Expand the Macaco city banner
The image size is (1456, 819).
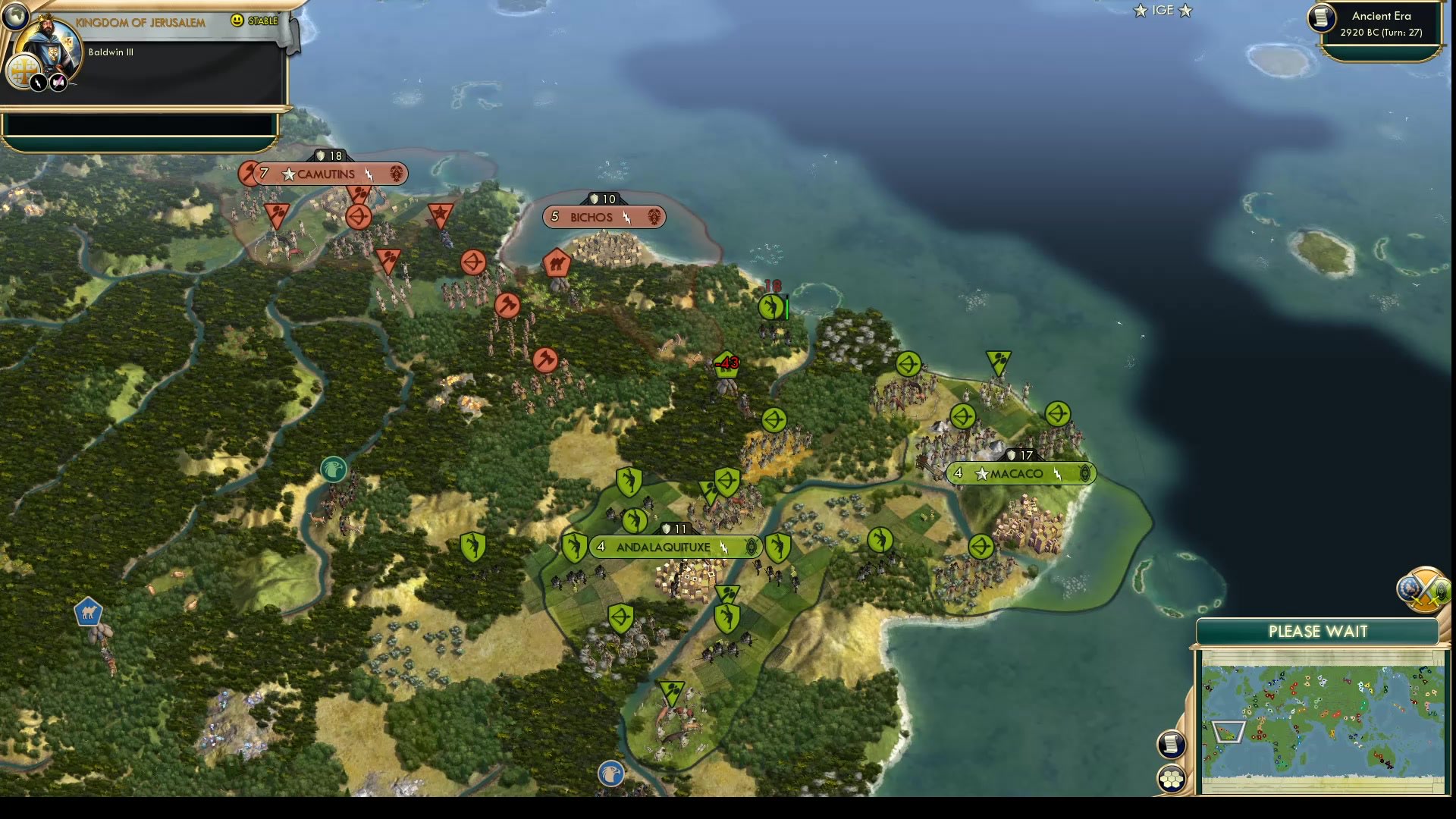[x=1086, y=473]
